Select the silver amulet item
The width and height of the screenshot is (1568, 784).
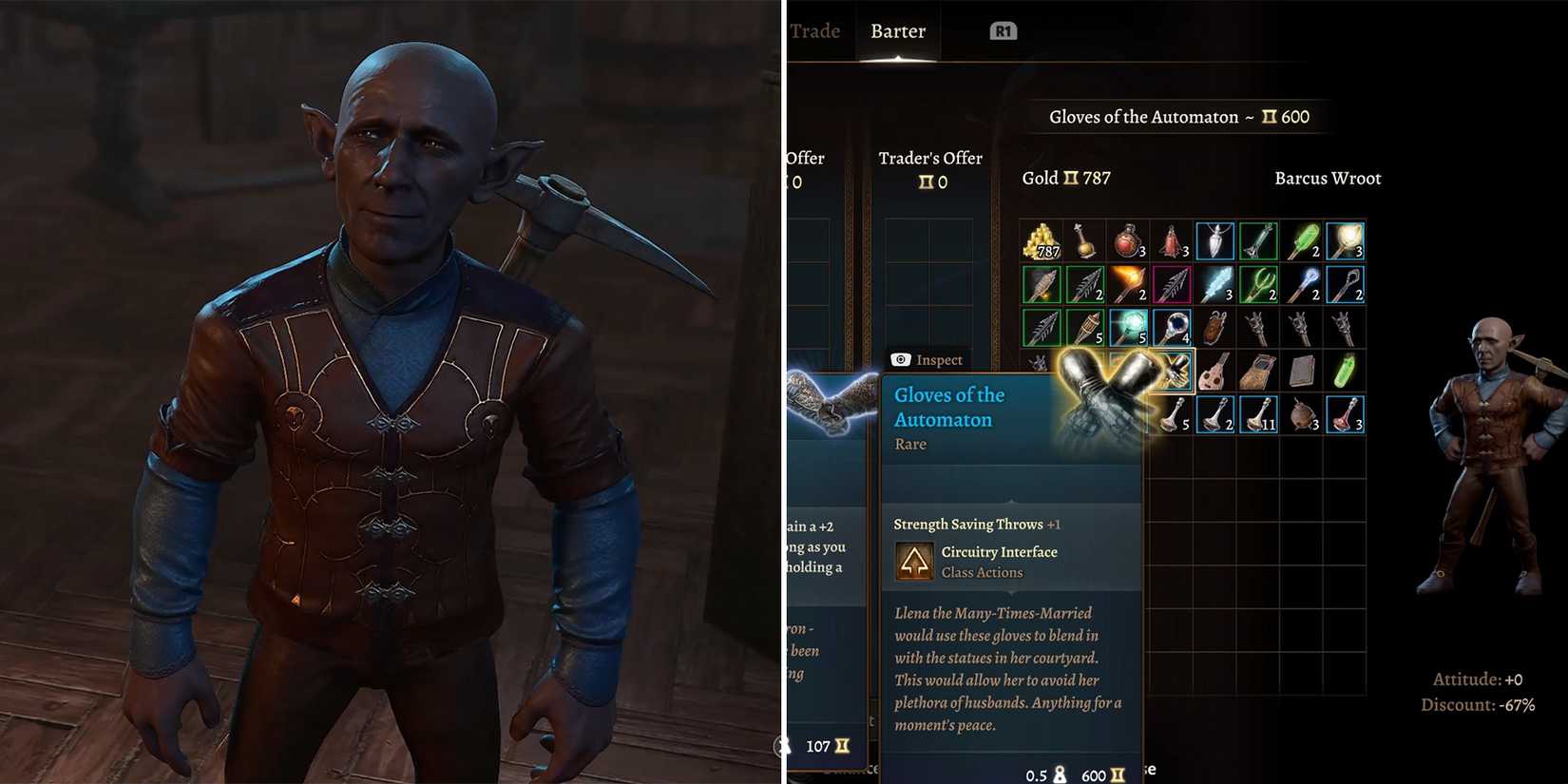tap(1214, 241)
